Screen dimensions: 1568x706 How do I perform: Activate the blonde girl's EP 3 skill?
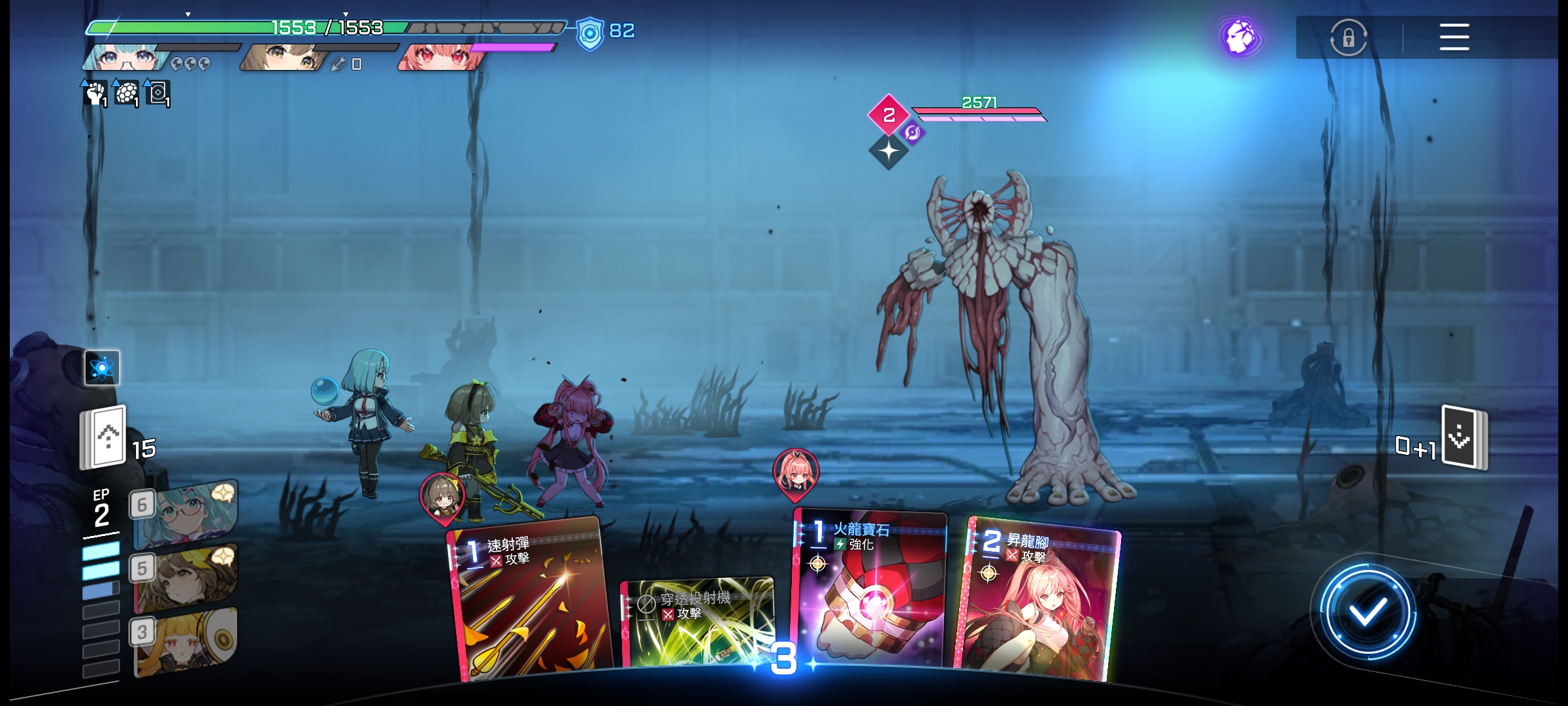click(186, 642)
